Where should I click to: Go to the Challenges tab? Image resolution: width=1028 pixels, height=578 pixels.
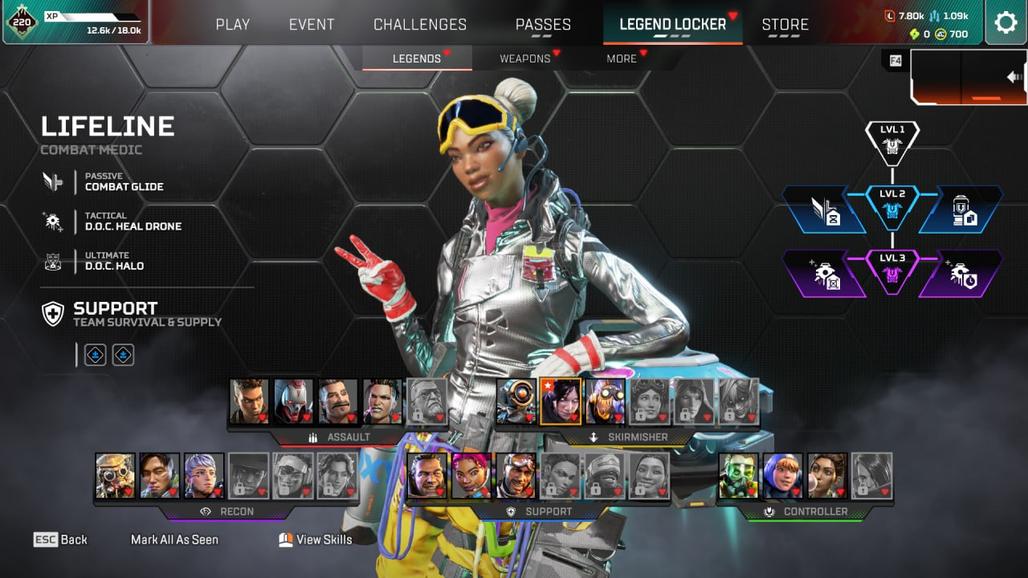(x=420, y=24)
